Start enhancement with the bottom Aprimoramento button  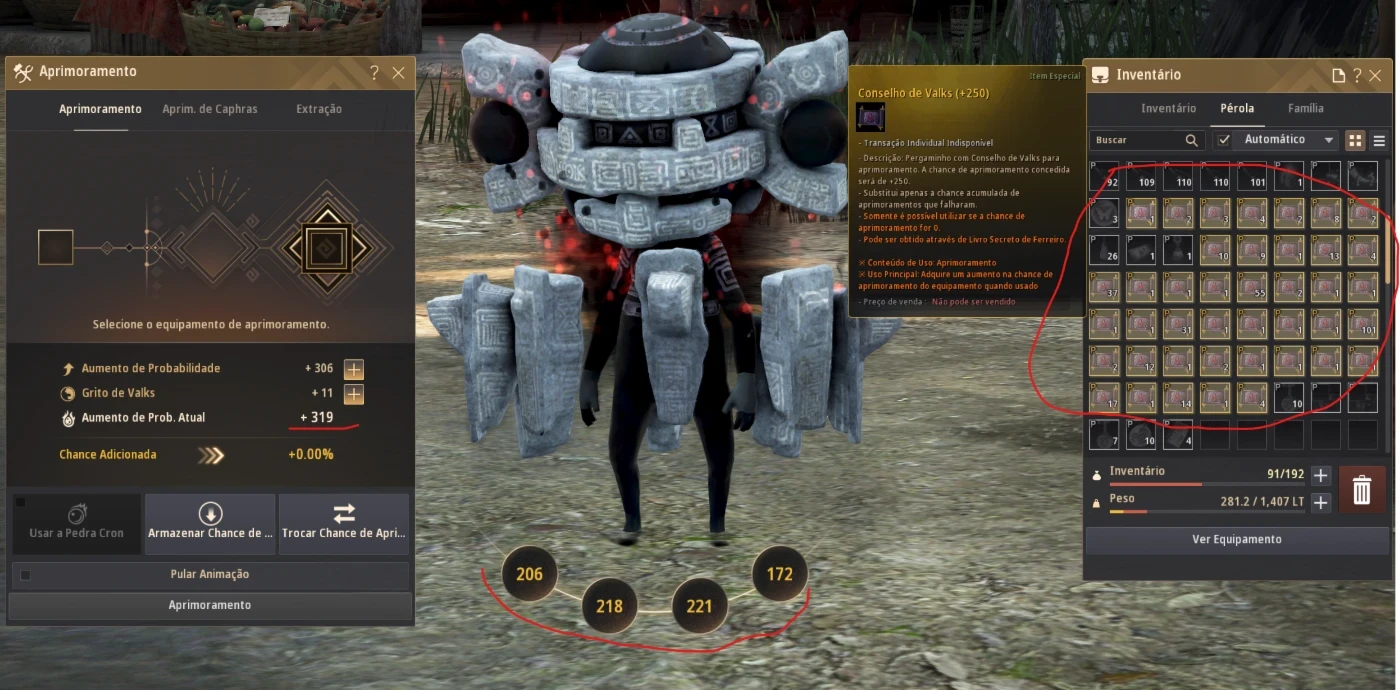click(210, 605)
